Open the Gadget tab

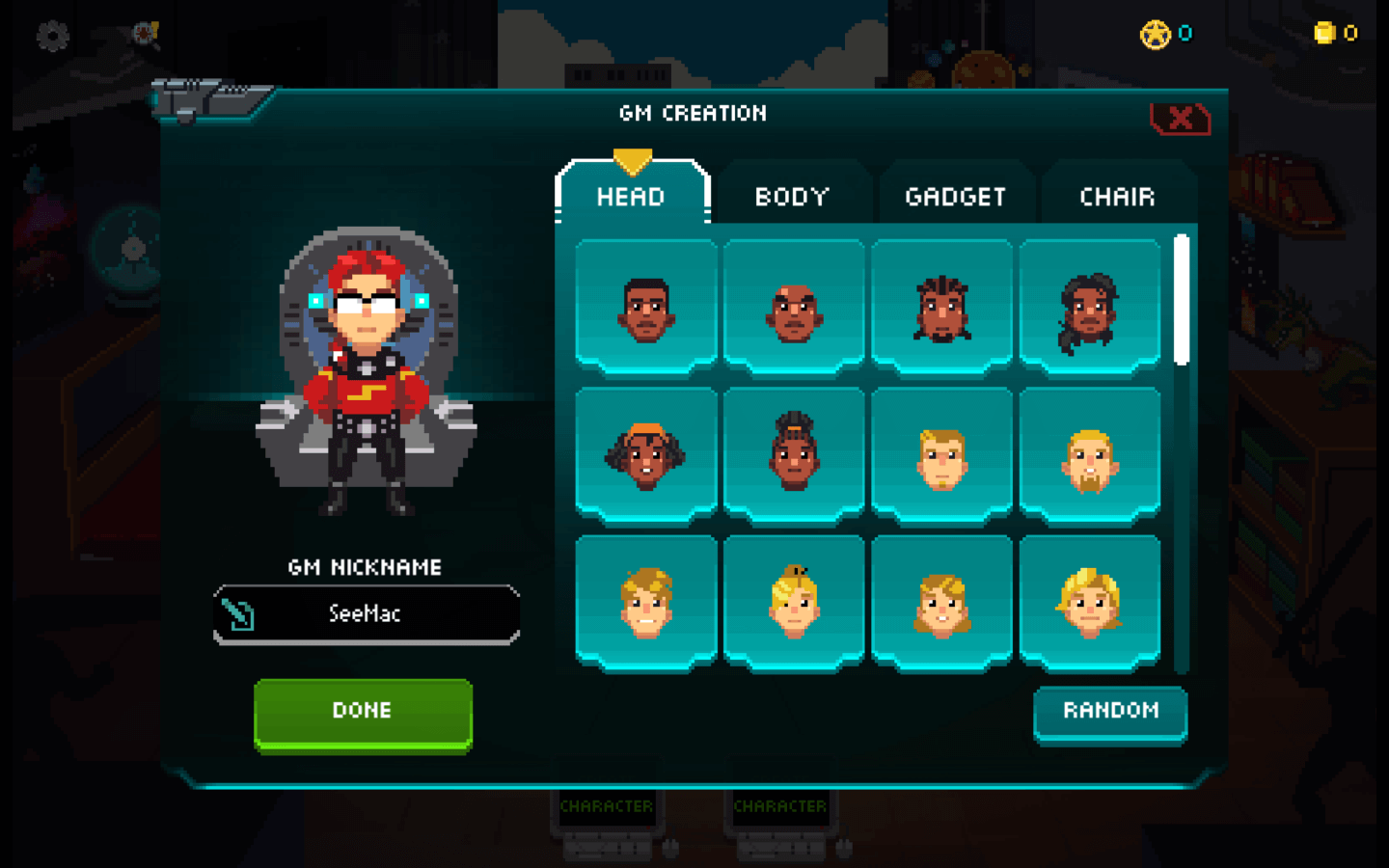[x=955, y=197]
